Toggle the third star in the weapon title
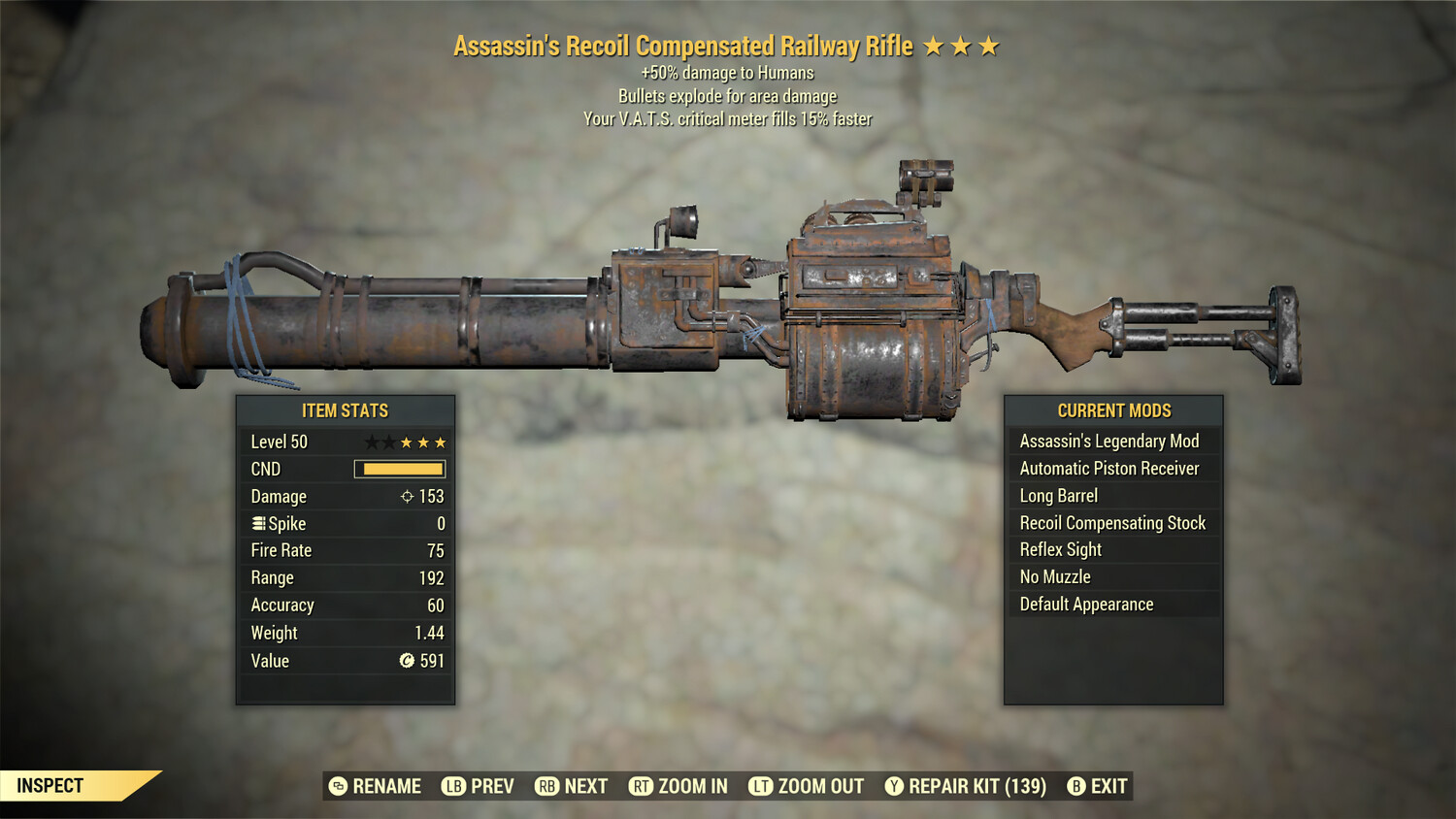Screen dimensions: 1456x819 click(x=990, y=45)
